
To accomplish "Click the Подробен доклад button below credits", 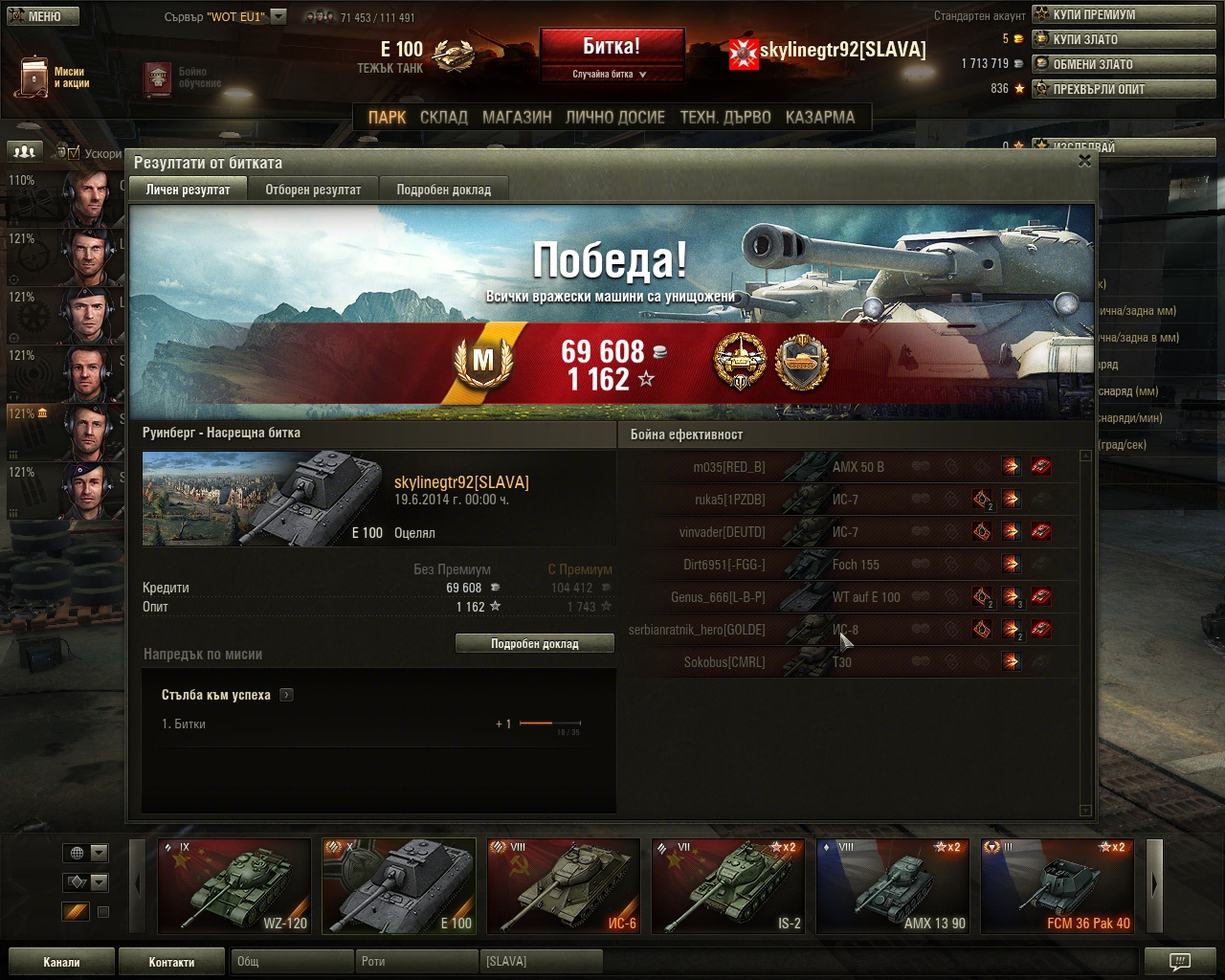I will click(x=534, y=644).
